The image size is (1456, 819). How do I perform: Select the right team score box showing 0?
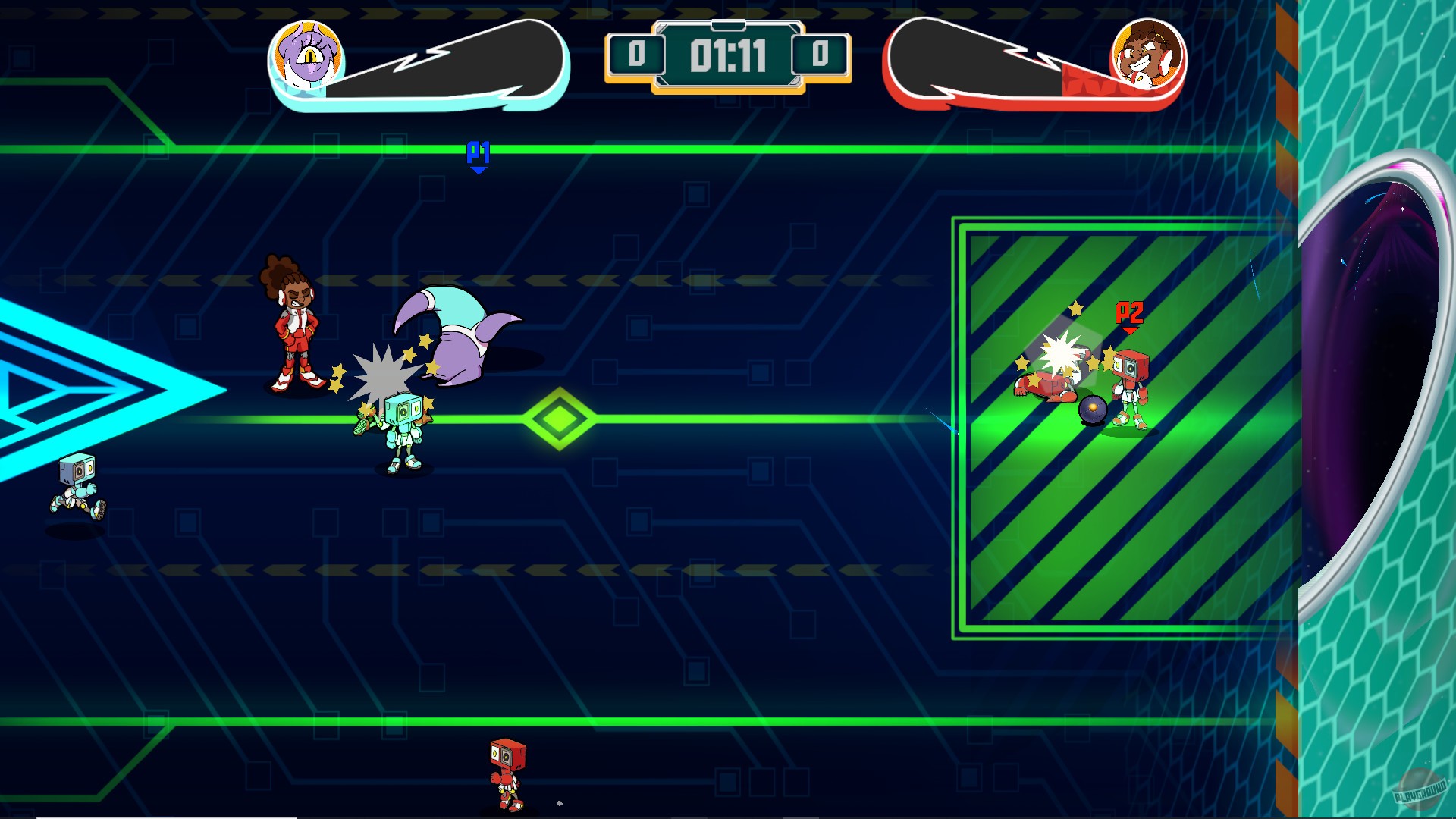(x=821, y=55)
